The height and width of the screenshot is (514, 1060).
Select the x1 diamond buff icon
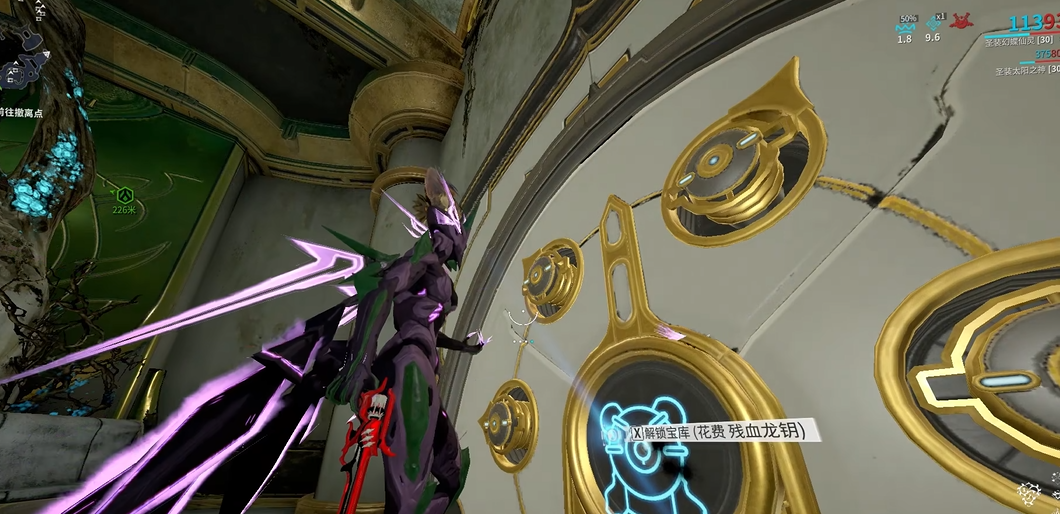[x=934, y=24]
